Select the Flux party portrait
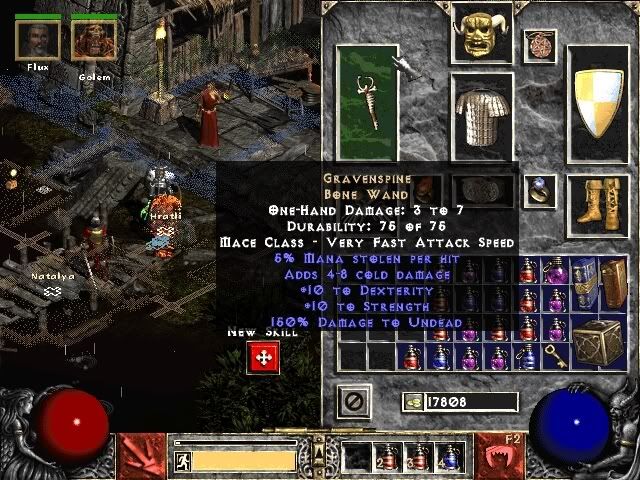 (37, 39)
